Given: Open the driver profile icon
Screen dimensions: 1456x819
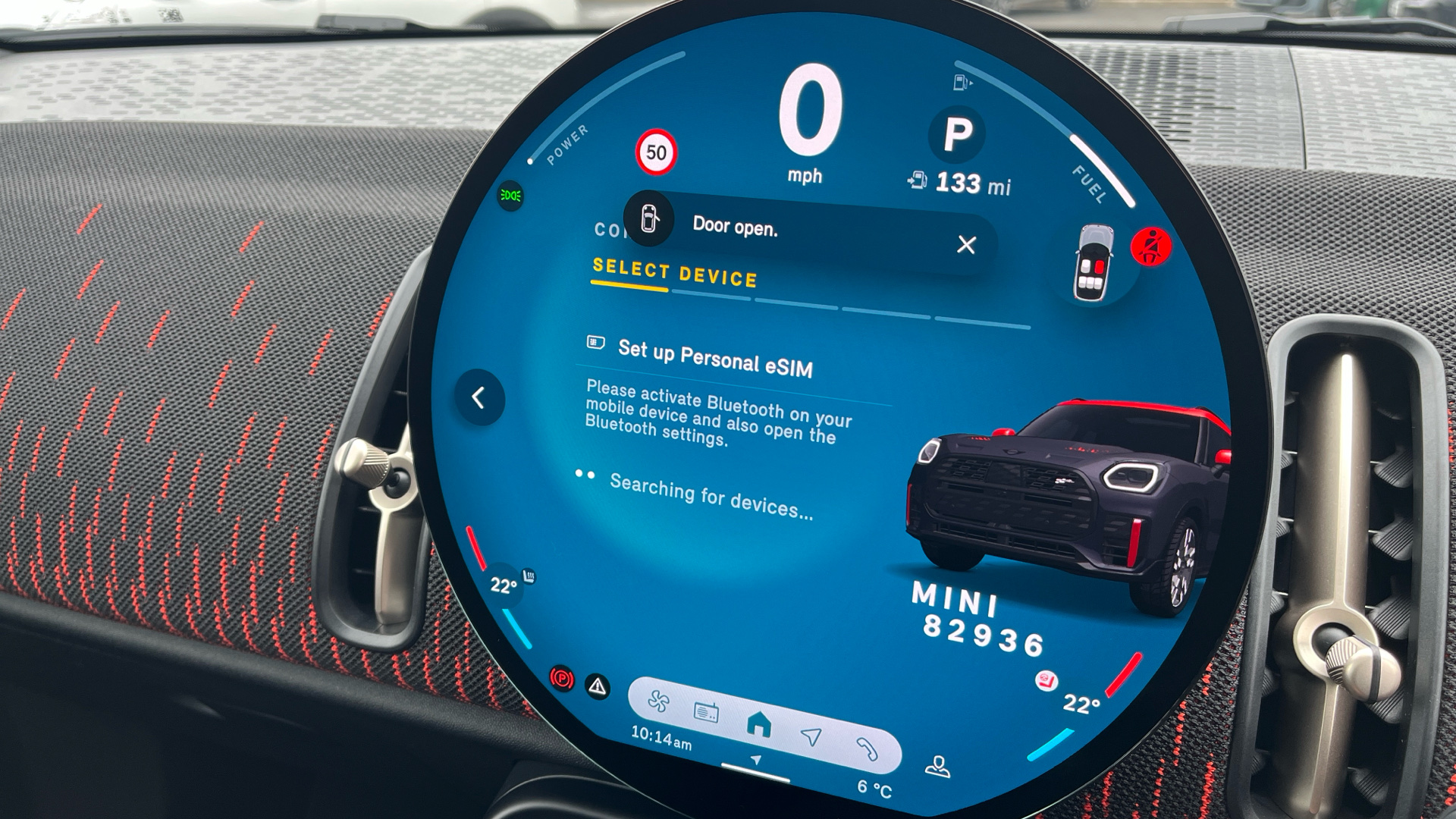Looking at the screenshot, I should [x=938, y=767].
